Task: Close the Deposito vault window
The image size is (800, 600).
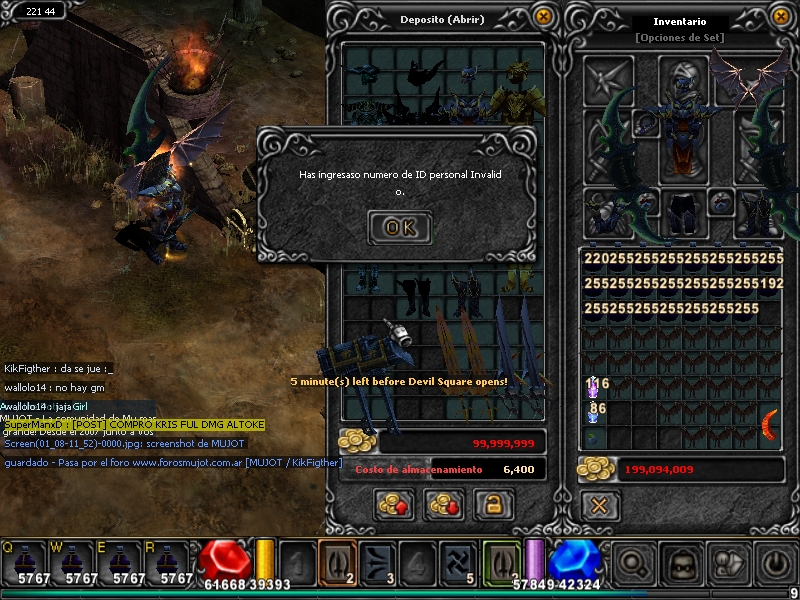Action: [543, 17]
